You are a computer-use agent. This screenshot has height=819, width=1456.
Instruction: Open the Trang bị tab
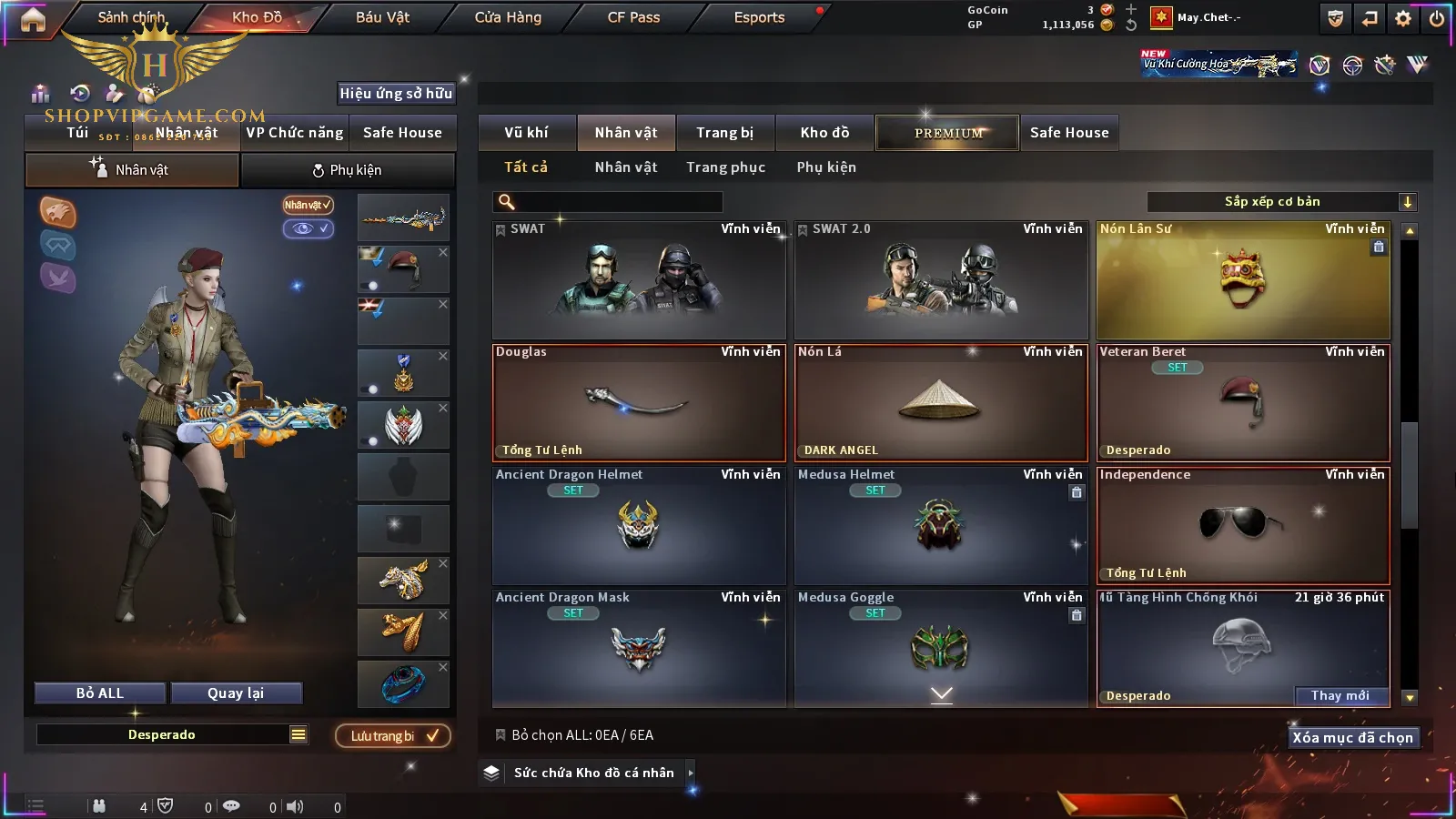pos(724,133)
